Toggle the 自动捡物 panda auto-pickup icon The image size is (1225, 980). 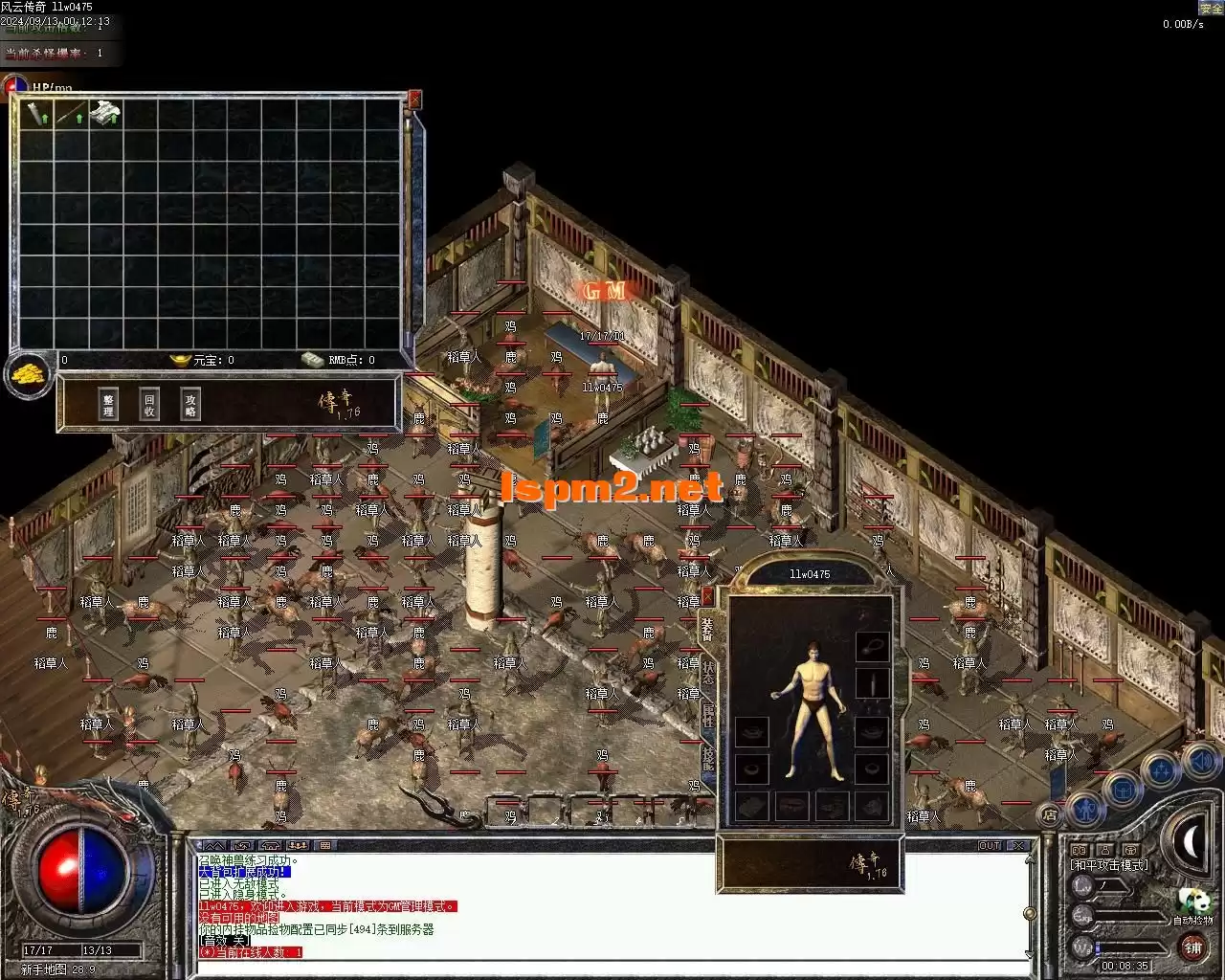[x=1192, y=902]
